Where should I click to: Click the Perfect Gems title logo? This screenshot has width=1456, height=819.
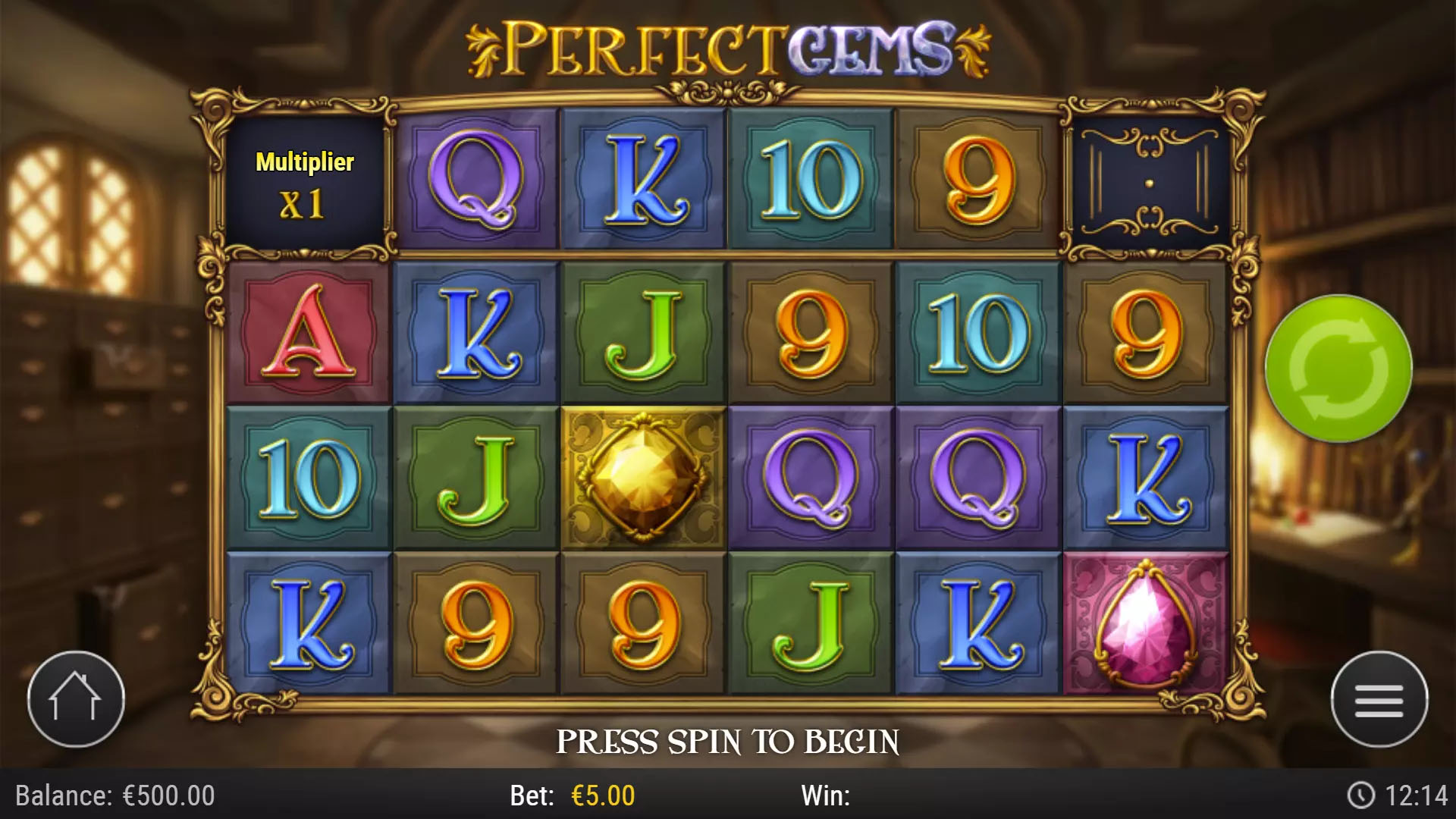click(726, 47)
